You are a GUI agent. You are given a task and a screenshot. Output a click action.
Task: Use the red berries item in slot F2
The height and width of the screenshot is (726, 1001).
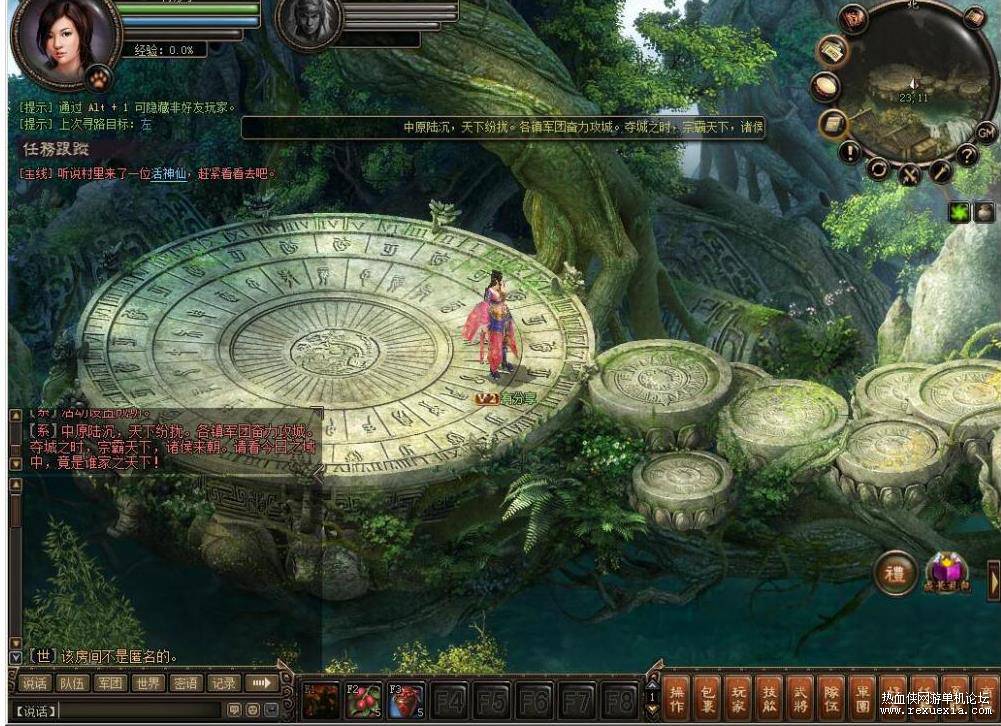click(x=363, y=699)
